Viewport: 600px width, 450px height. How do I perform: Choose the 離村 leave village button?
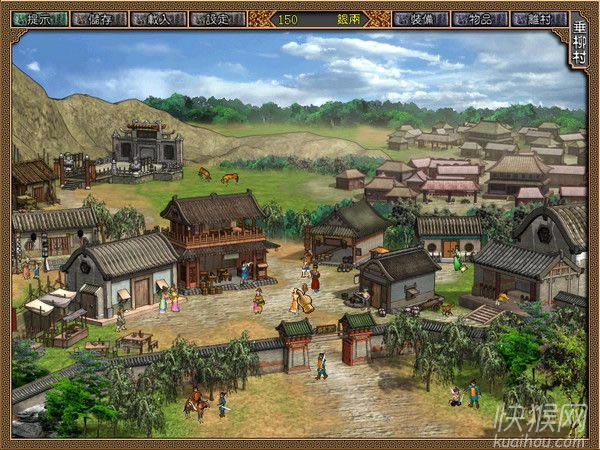[538, 18]
